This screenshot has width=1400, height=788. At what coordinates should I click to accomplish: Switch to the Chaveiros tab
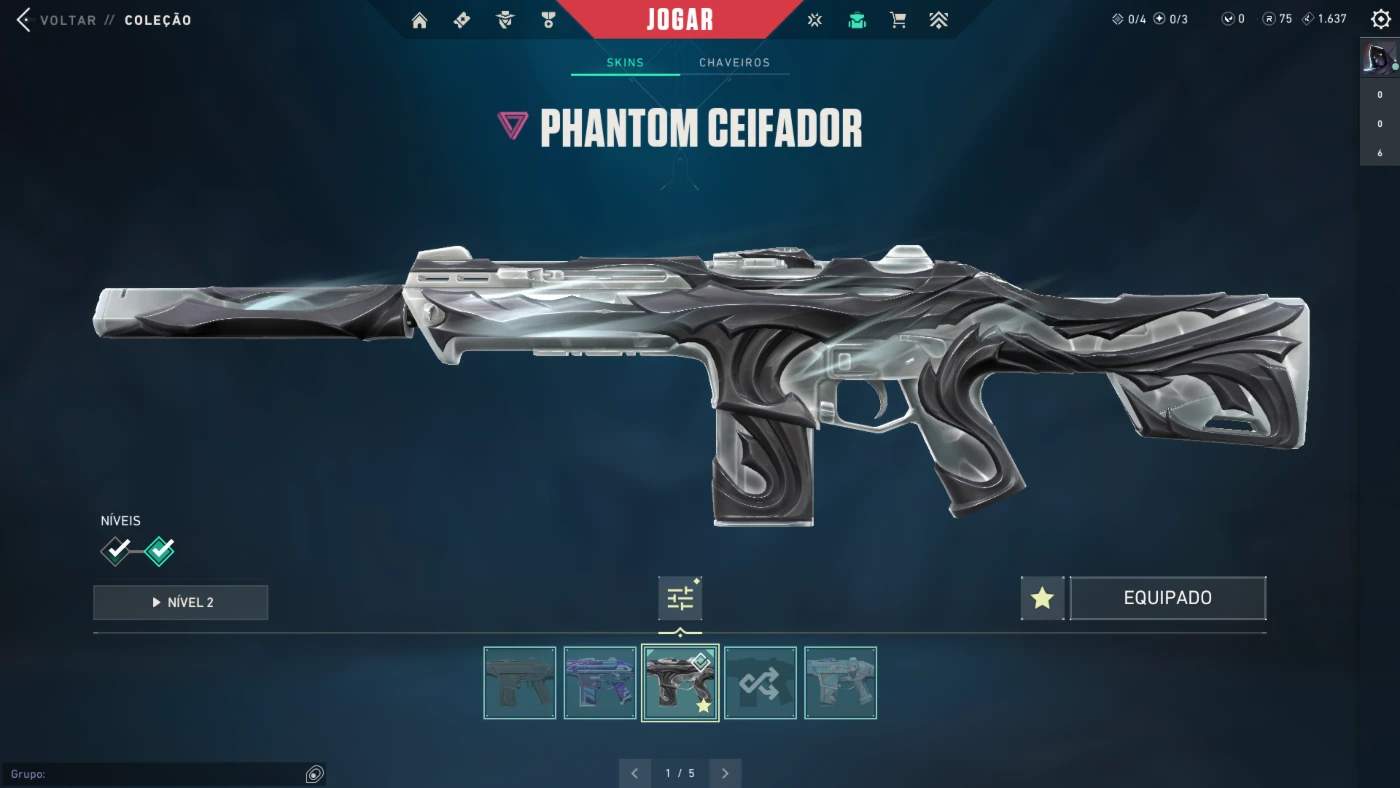click(x=734, y=62)
